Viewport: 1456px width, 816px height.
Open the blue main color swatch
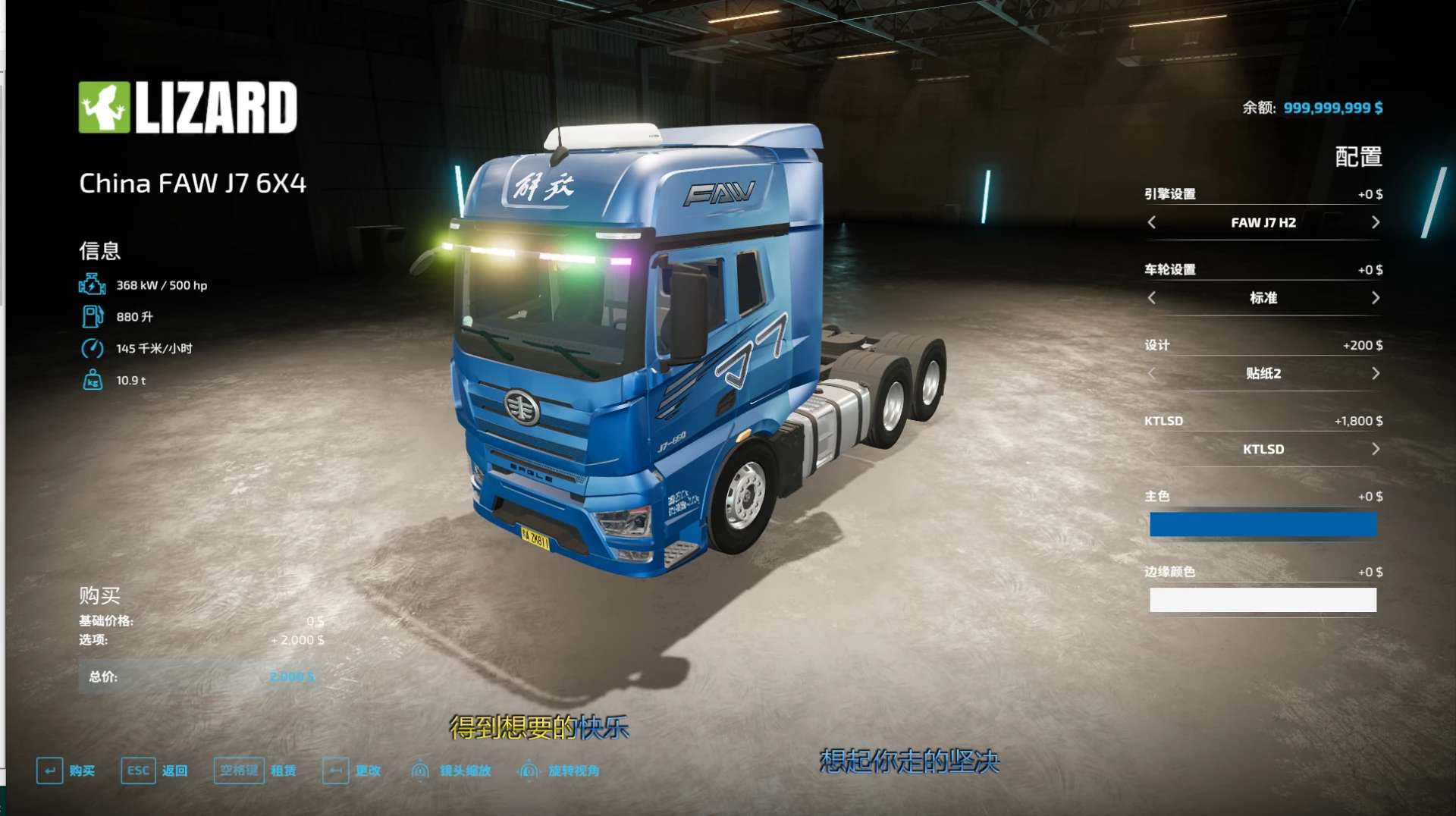coord(1263,525)
